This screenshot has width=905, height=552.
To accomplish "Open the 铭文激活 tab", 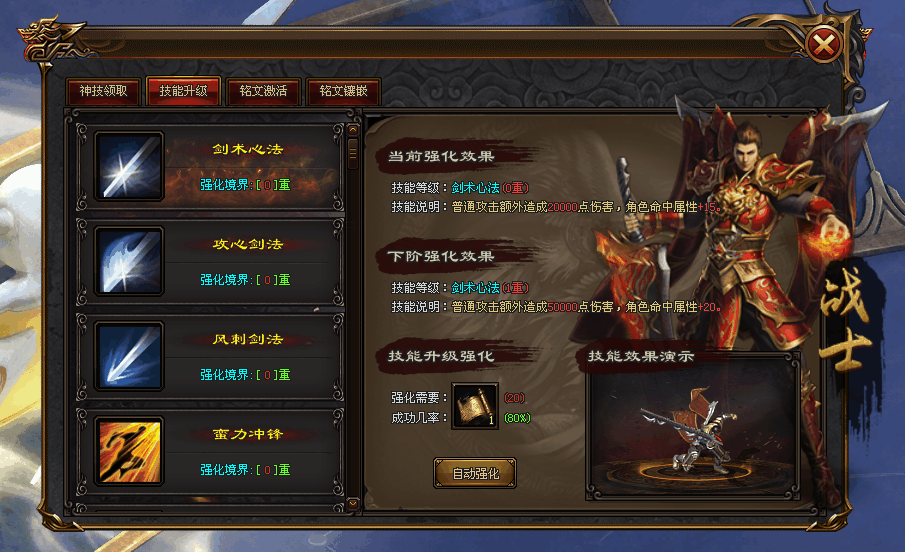I will (263, 90).
